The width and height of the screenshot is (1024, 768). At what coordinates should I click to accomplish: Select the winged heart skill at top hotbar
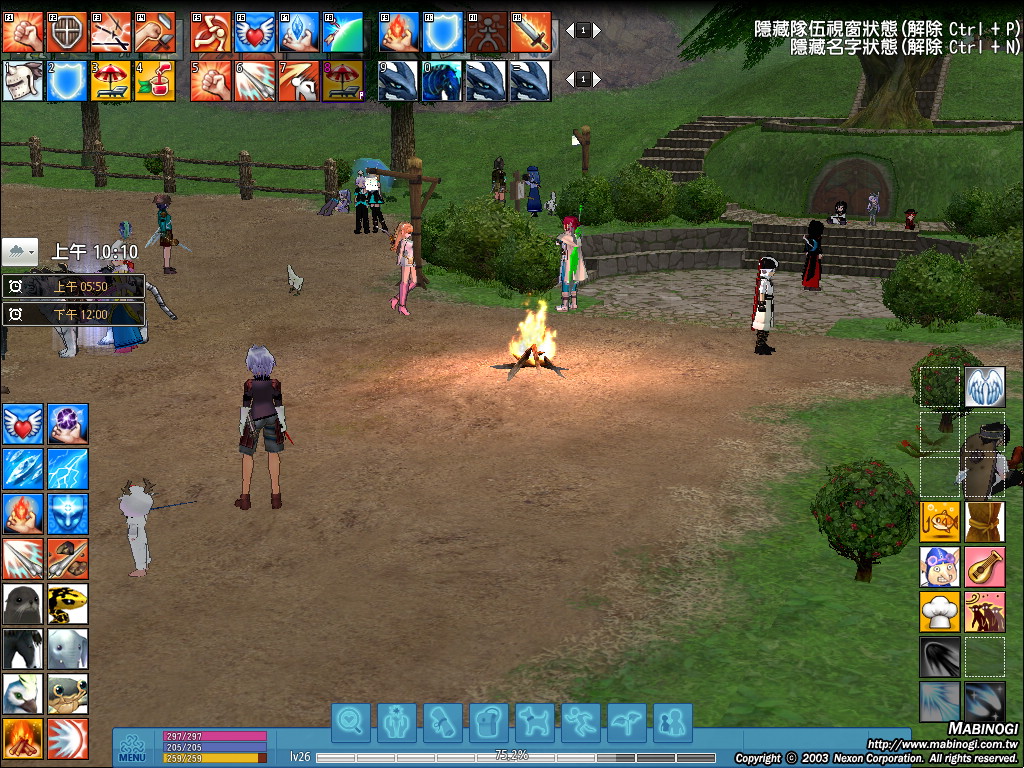(x=255, y=32)
